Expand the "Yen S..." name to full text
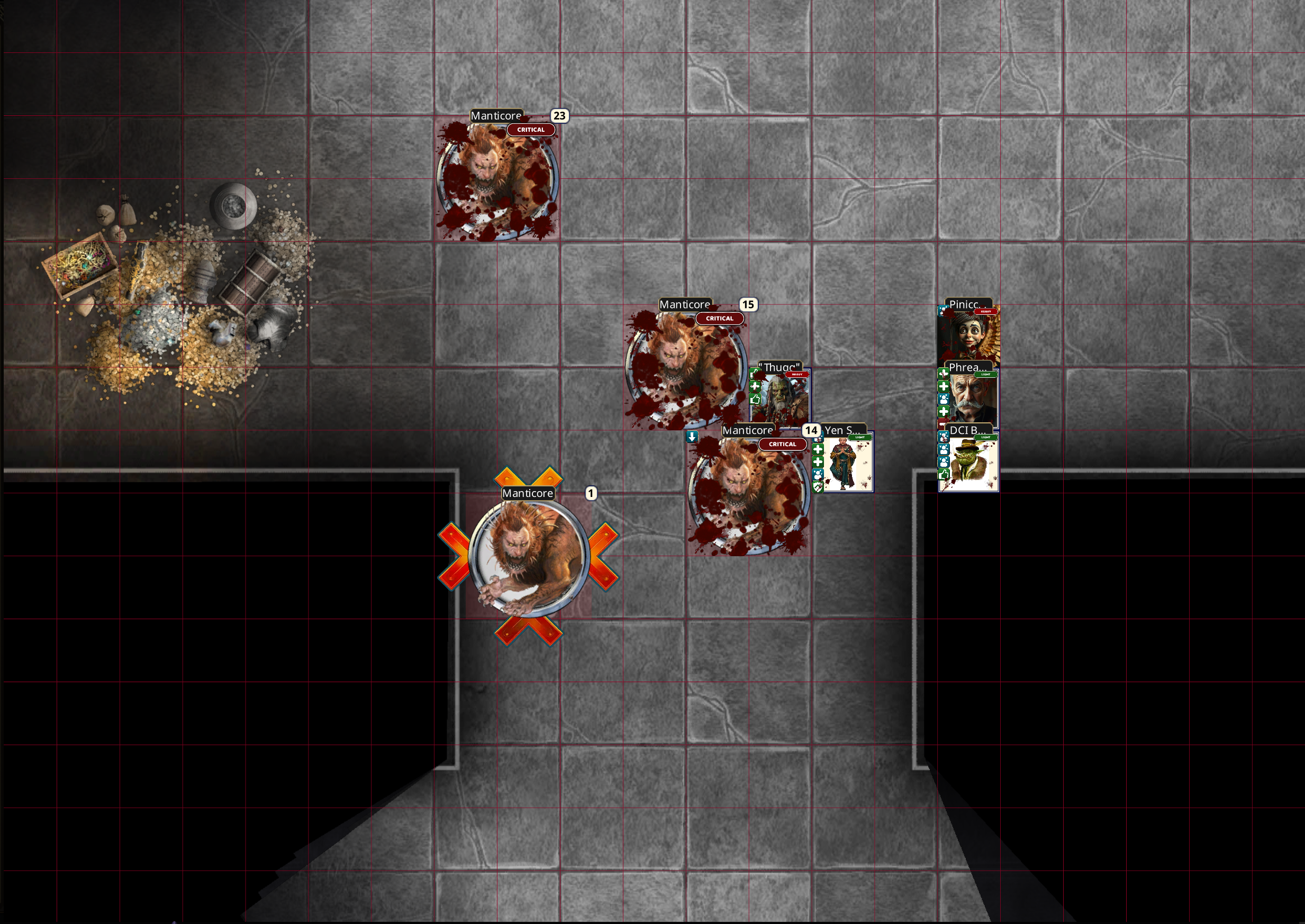 coord(843,431)
